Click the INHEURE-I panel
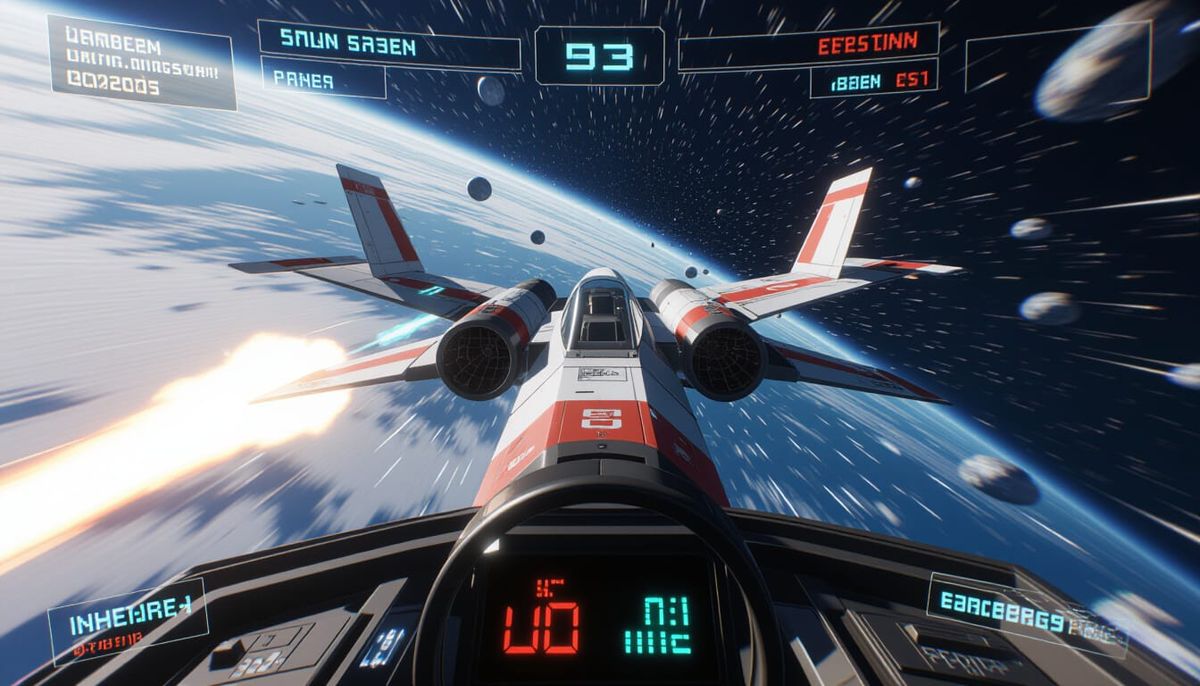The width and height of the screenshot is (1200, 686). [x=127, y=621]
